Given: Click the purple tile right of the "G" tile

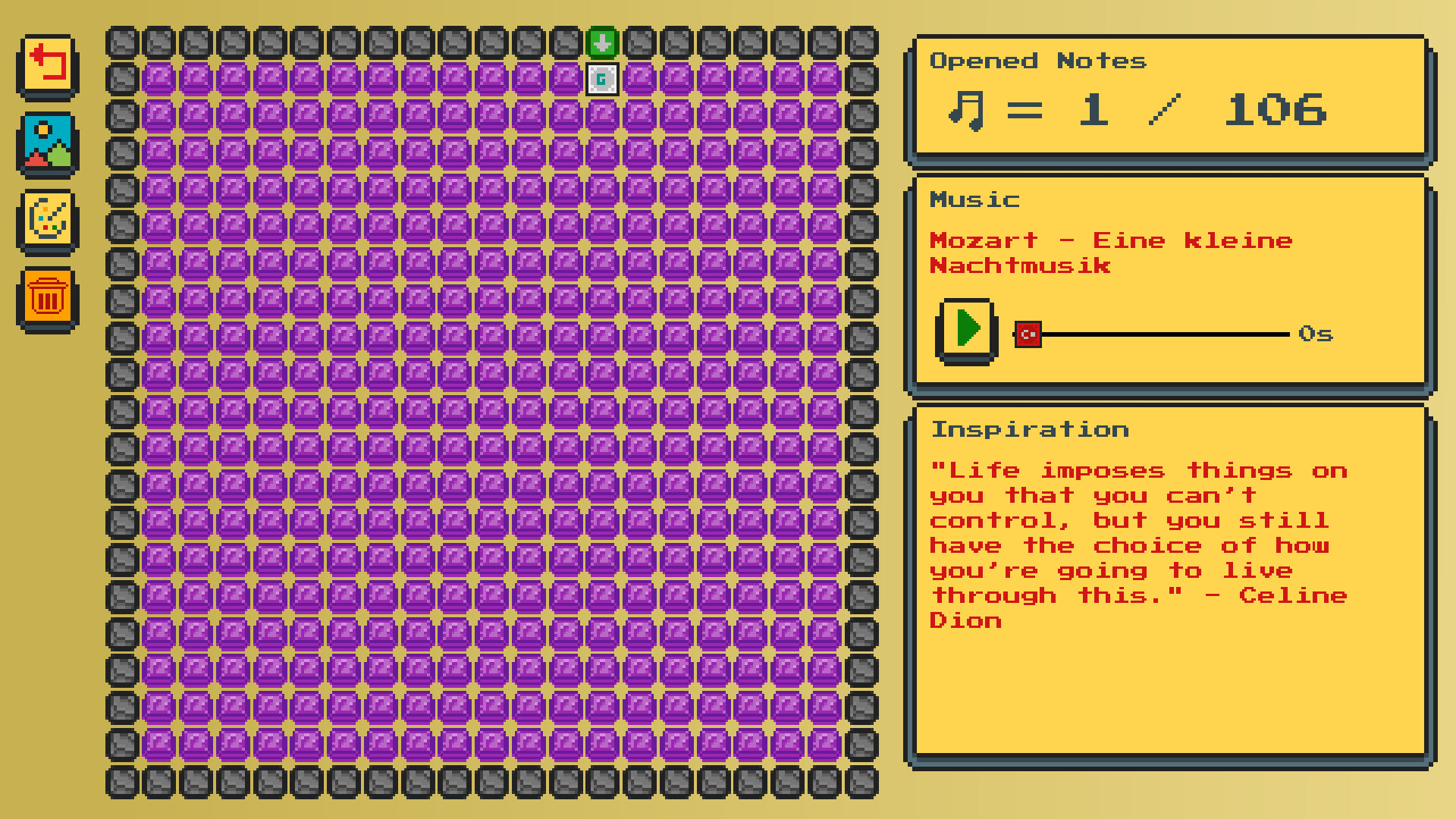Looking at the screenshot, I should 638,79.
